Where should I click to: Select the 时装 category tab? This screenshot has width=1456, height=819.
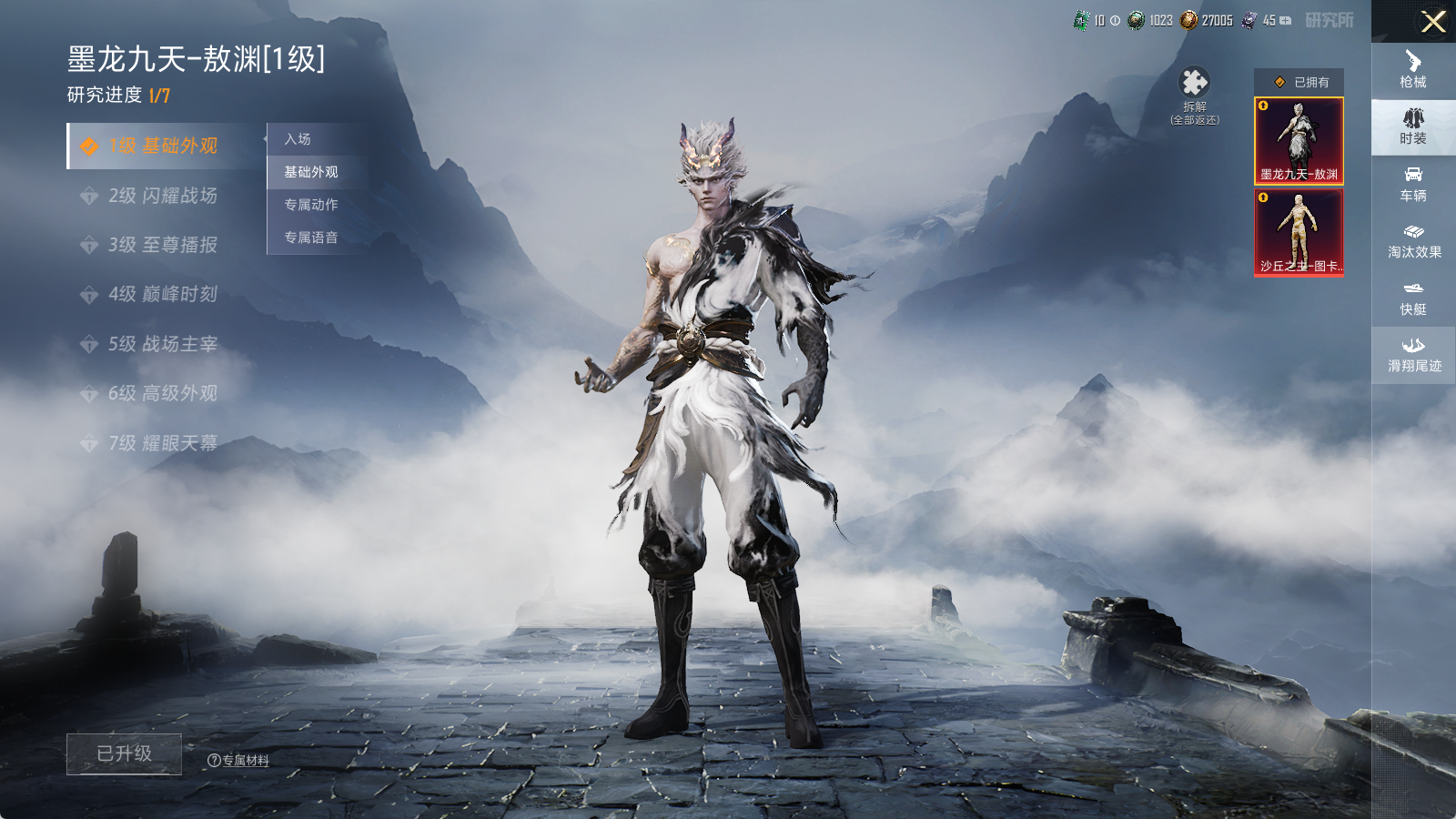click(x=1413, y=127)
